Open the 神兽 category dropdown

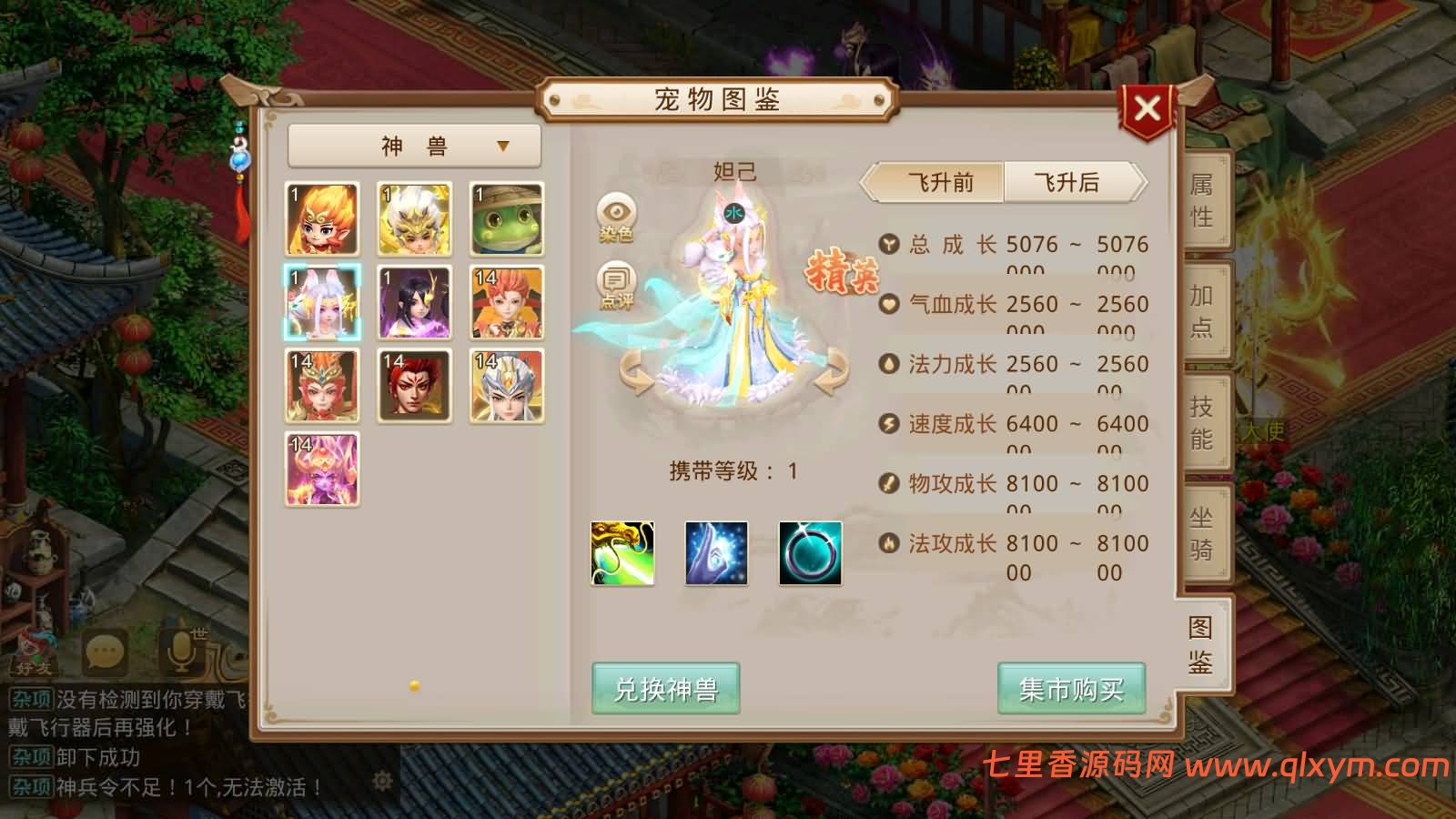pos(412,146)
